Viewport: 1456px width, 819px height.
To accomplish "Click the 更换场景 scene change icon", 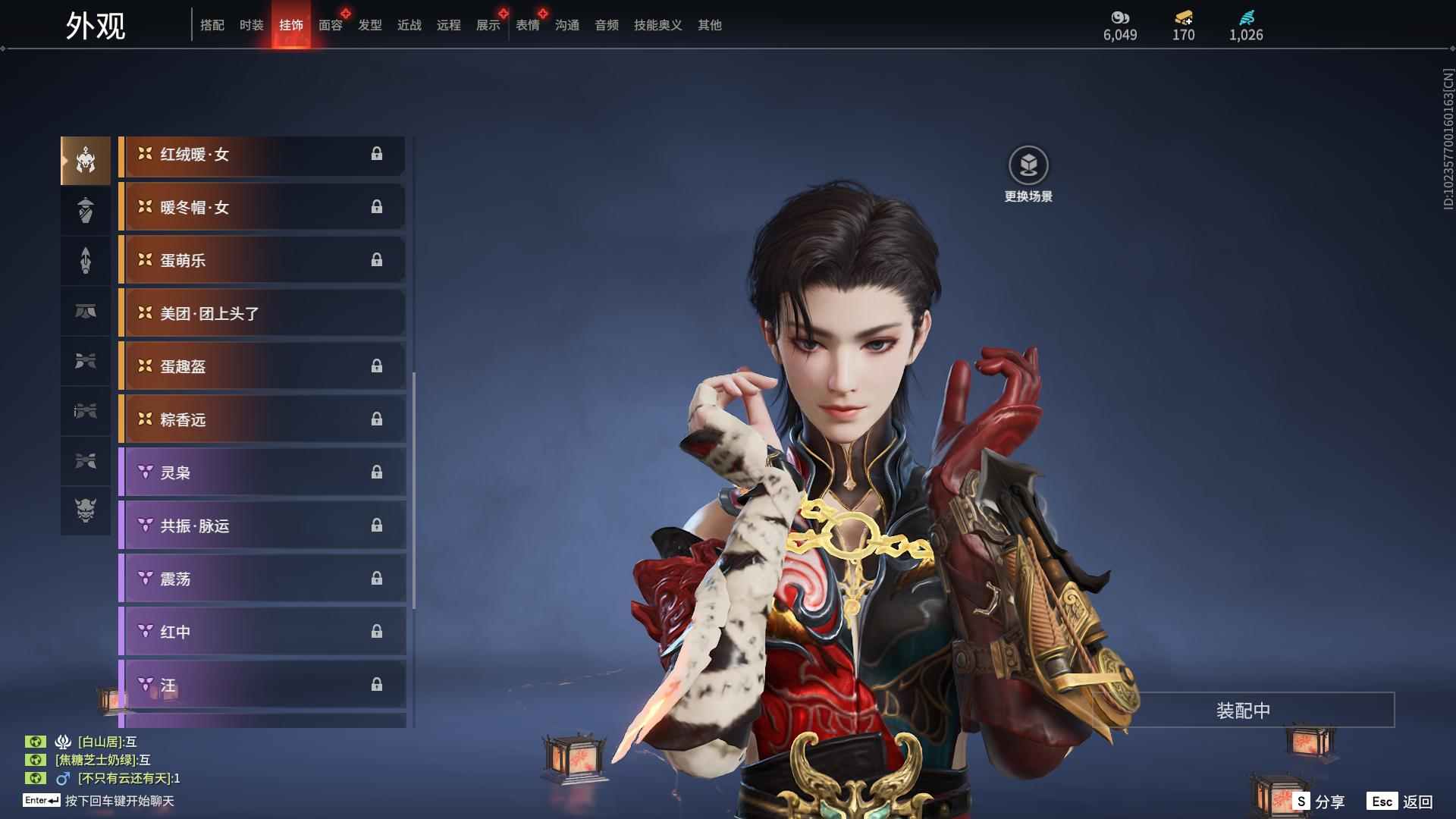I will coord(1028,166).
